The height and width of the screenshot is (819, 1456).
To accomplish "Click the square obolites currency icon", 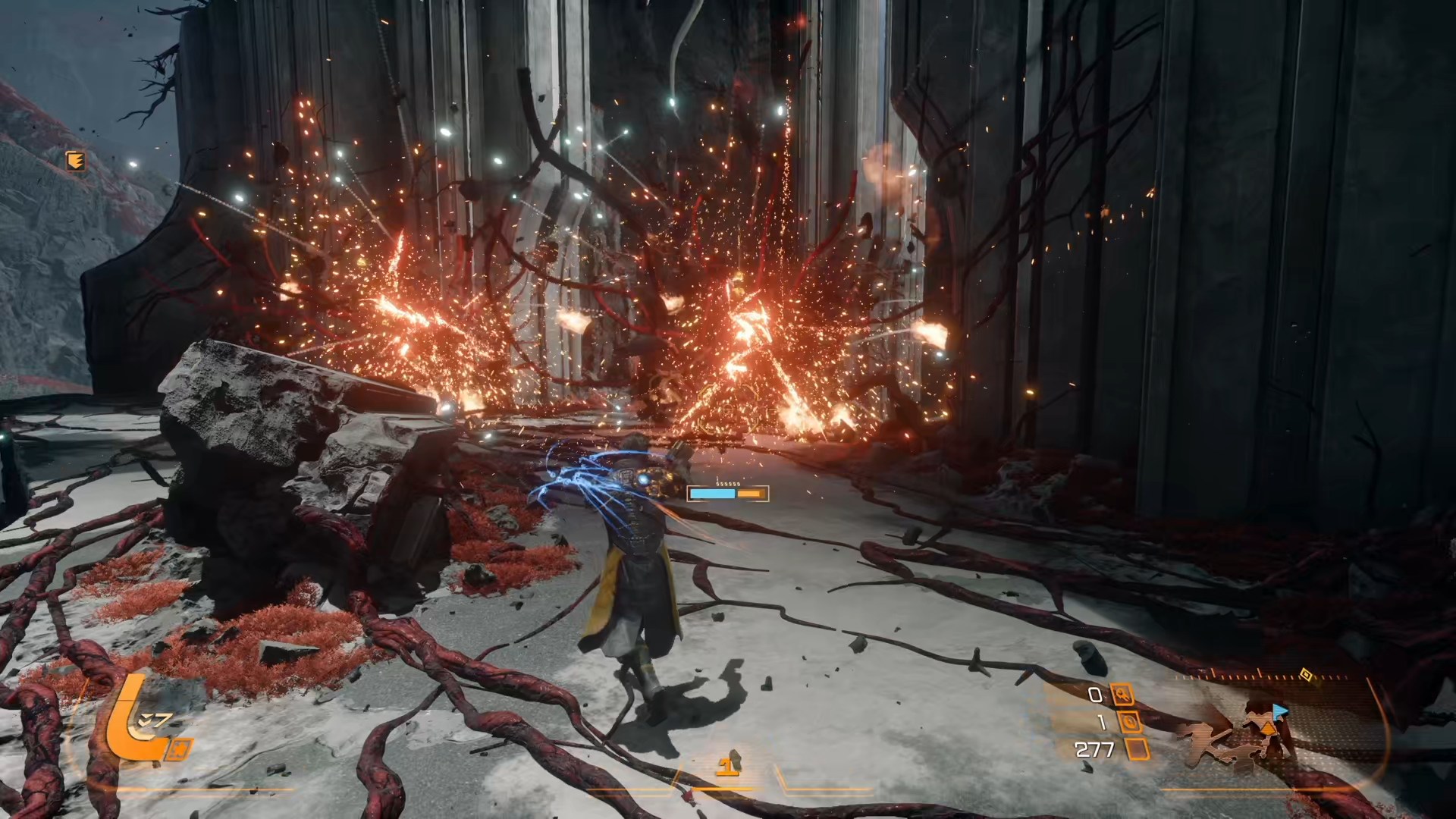I will (1137, 750).
